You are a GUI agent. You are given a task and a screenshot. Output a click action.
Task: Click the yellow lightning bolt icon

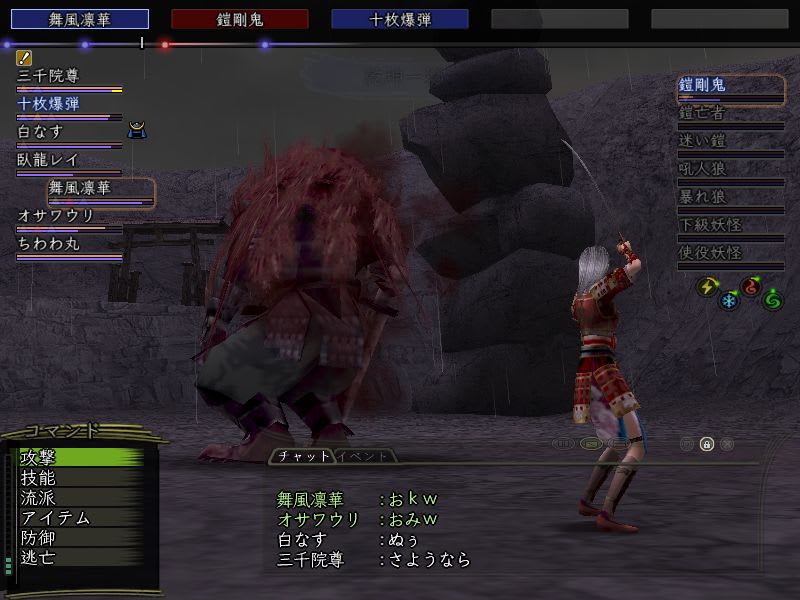(x=706, y=286)
